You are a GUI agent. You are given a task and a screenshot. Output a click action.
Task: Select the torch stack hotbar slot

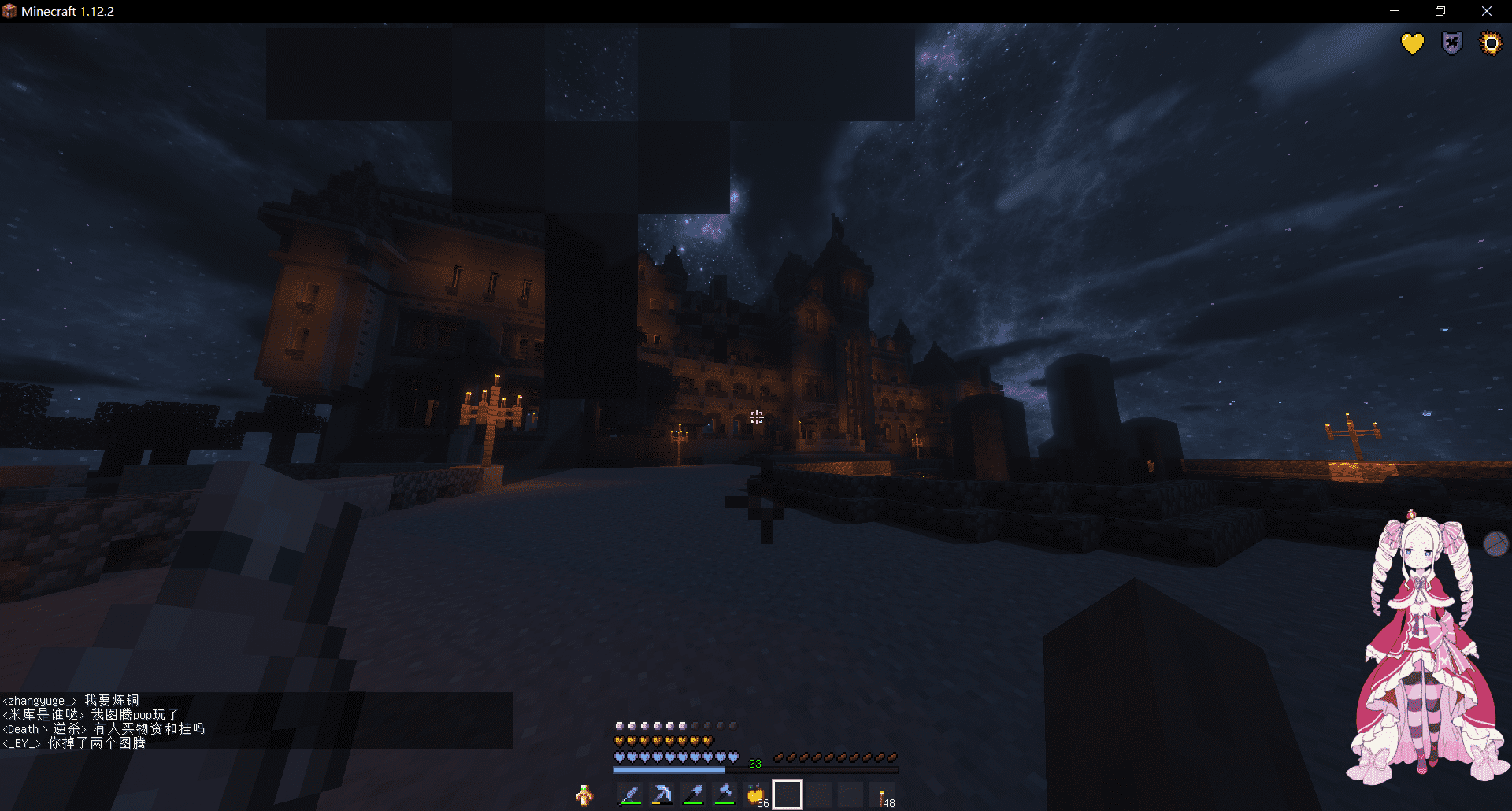[x=882, y=797]
